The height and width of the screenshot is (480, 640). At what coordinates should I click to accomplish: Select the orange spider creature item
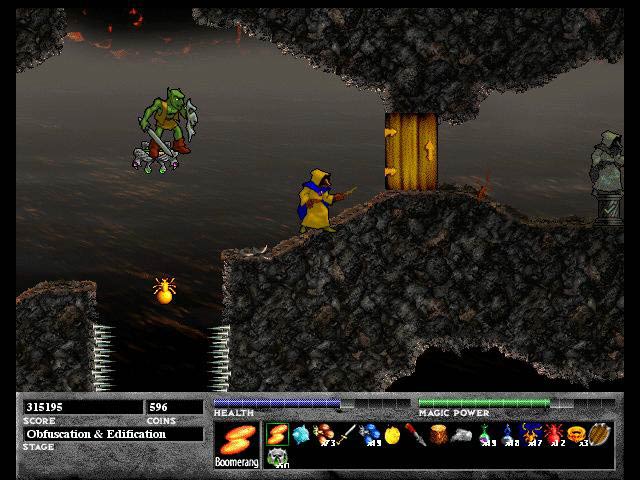[530, 435]
